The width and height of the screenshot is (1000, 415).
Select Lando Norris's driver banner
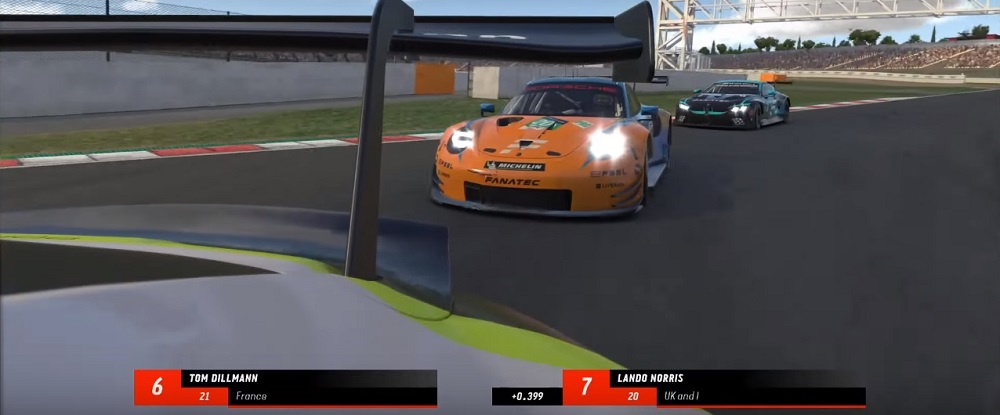tap(714, 387)
